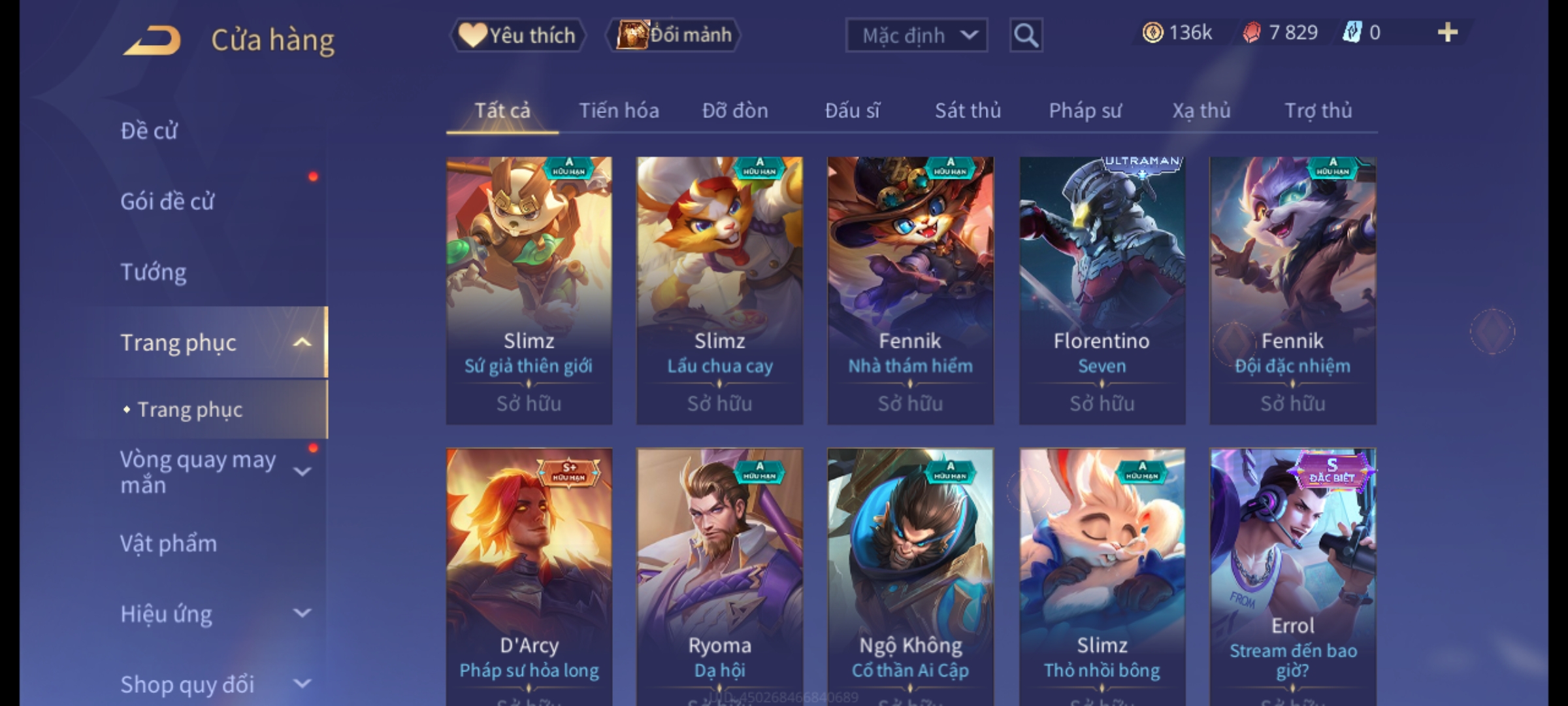Select the Pháp sư tab
The width and height of the screenshot is (1568, 706).
[1085, 111]
